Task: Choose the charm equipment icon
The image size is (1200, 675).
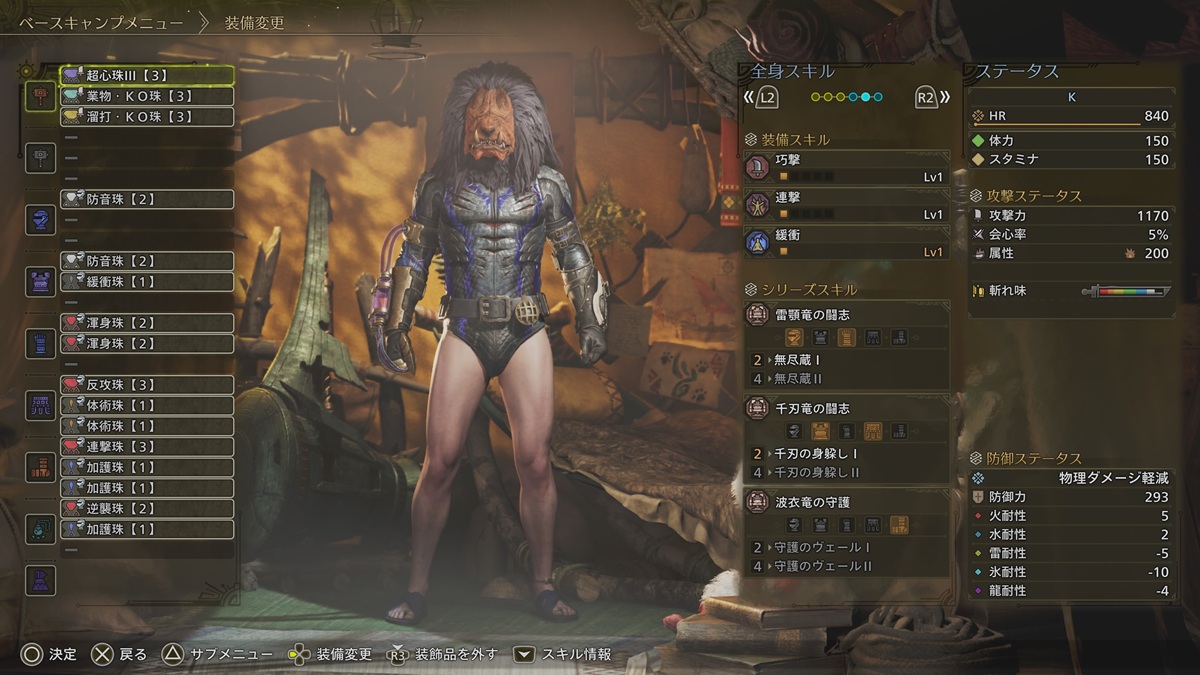Action: pos(41,528)
